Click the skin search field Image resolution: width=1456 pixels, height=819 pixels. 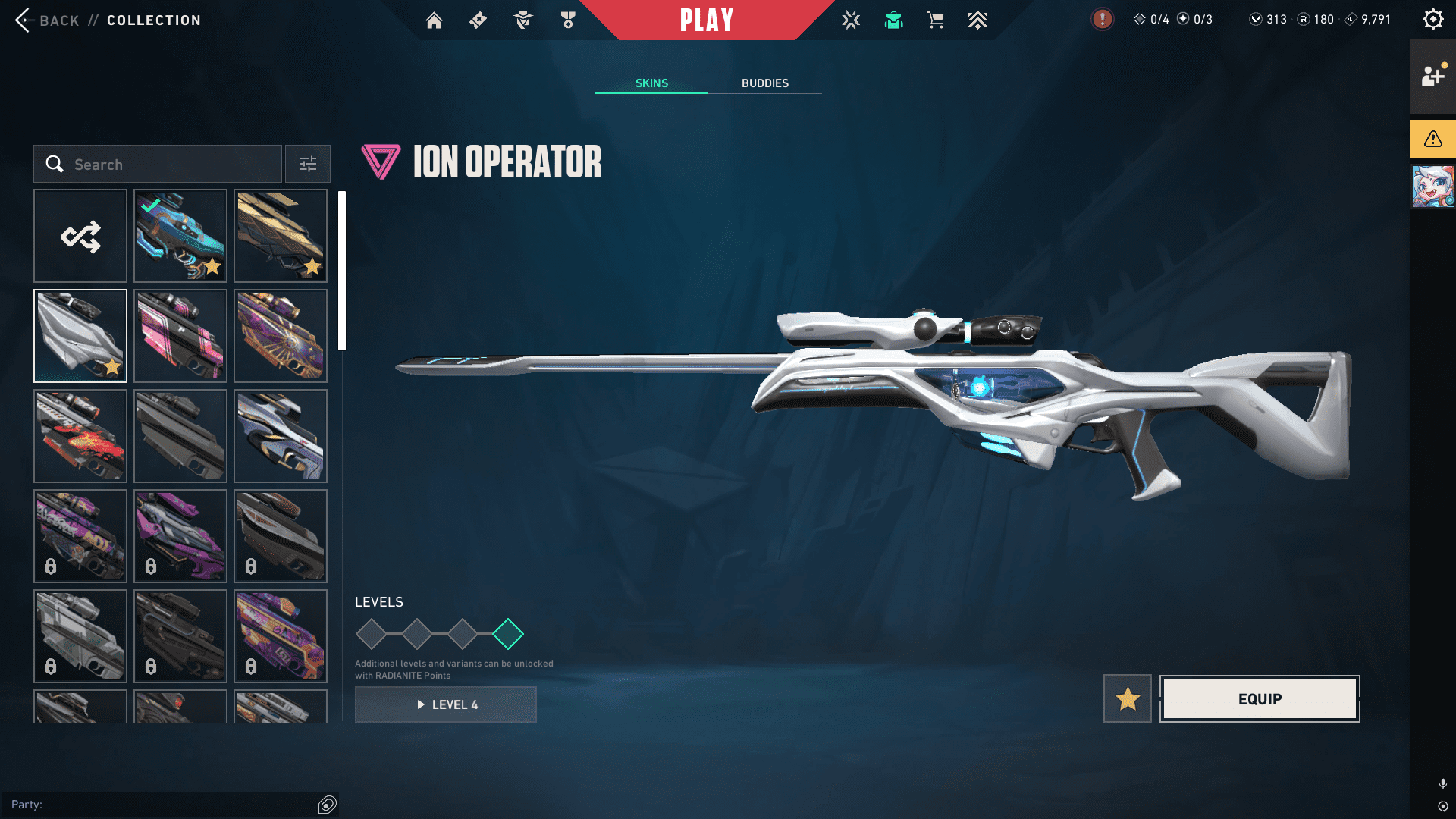click(158, 165)
